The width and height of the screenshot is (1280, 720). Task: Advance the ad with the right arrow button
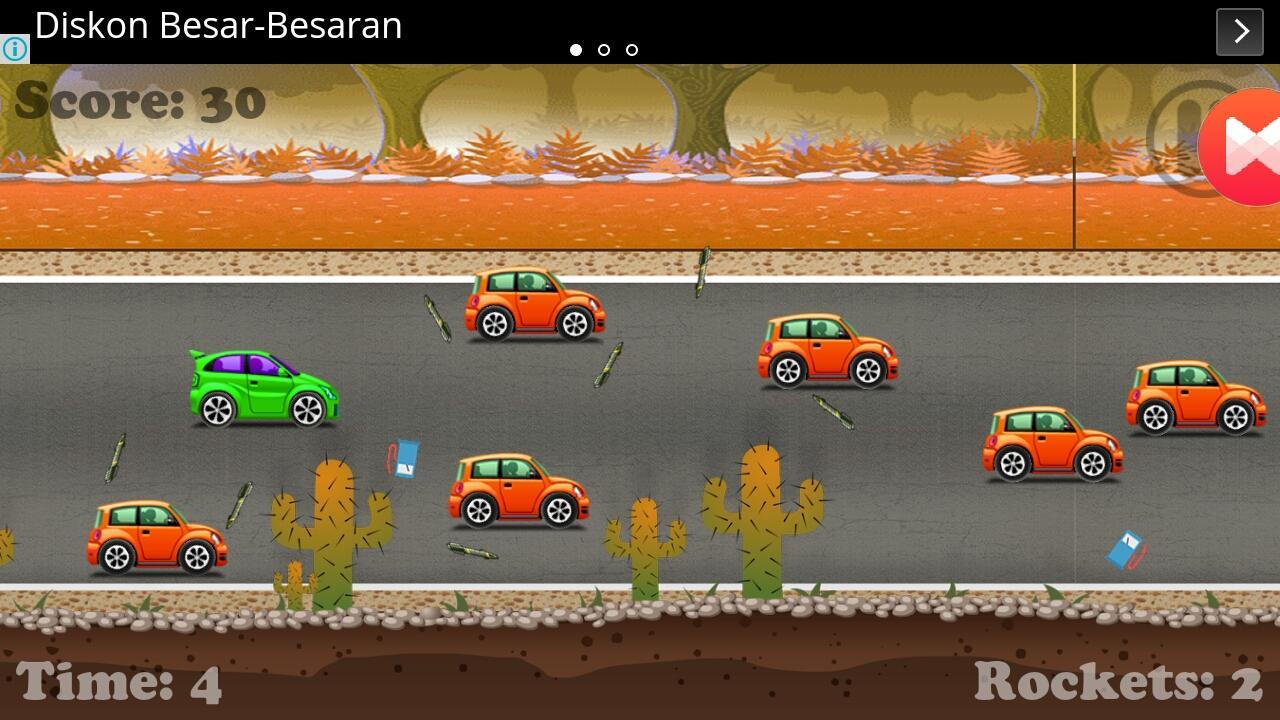[x=1239, y=31]
